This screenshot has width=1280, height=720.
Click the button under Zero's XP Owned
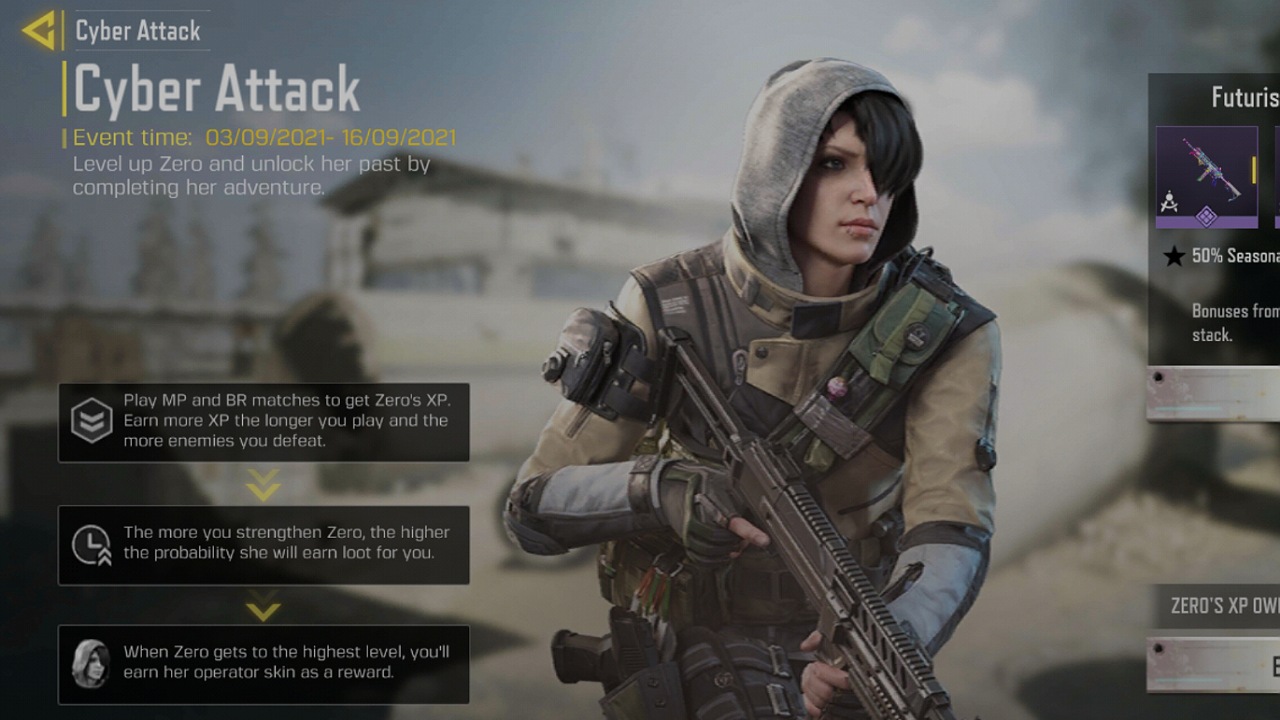[1215, 664]
